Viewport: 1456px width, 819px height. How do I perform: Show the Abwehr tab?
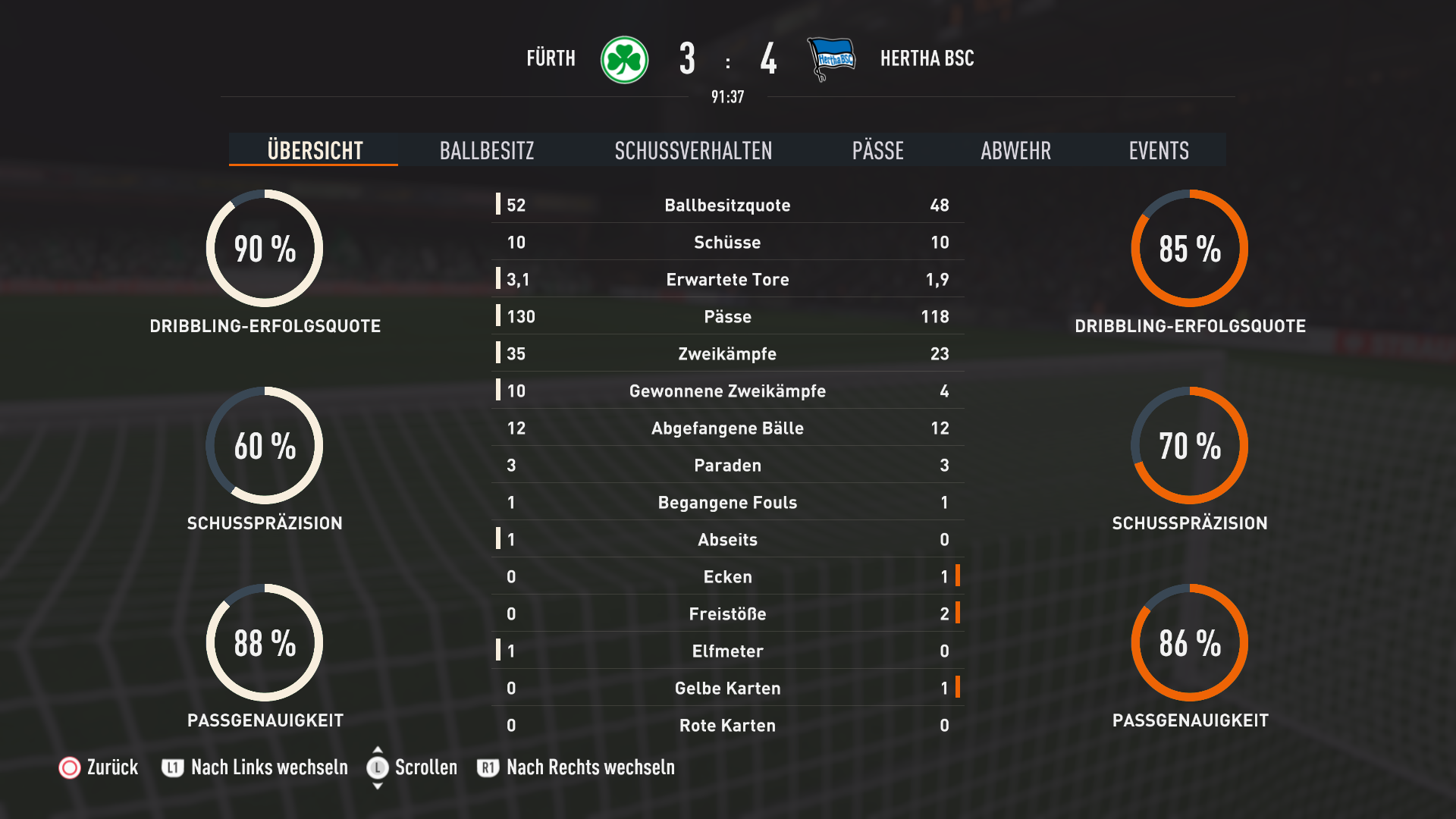(1015, 150)
